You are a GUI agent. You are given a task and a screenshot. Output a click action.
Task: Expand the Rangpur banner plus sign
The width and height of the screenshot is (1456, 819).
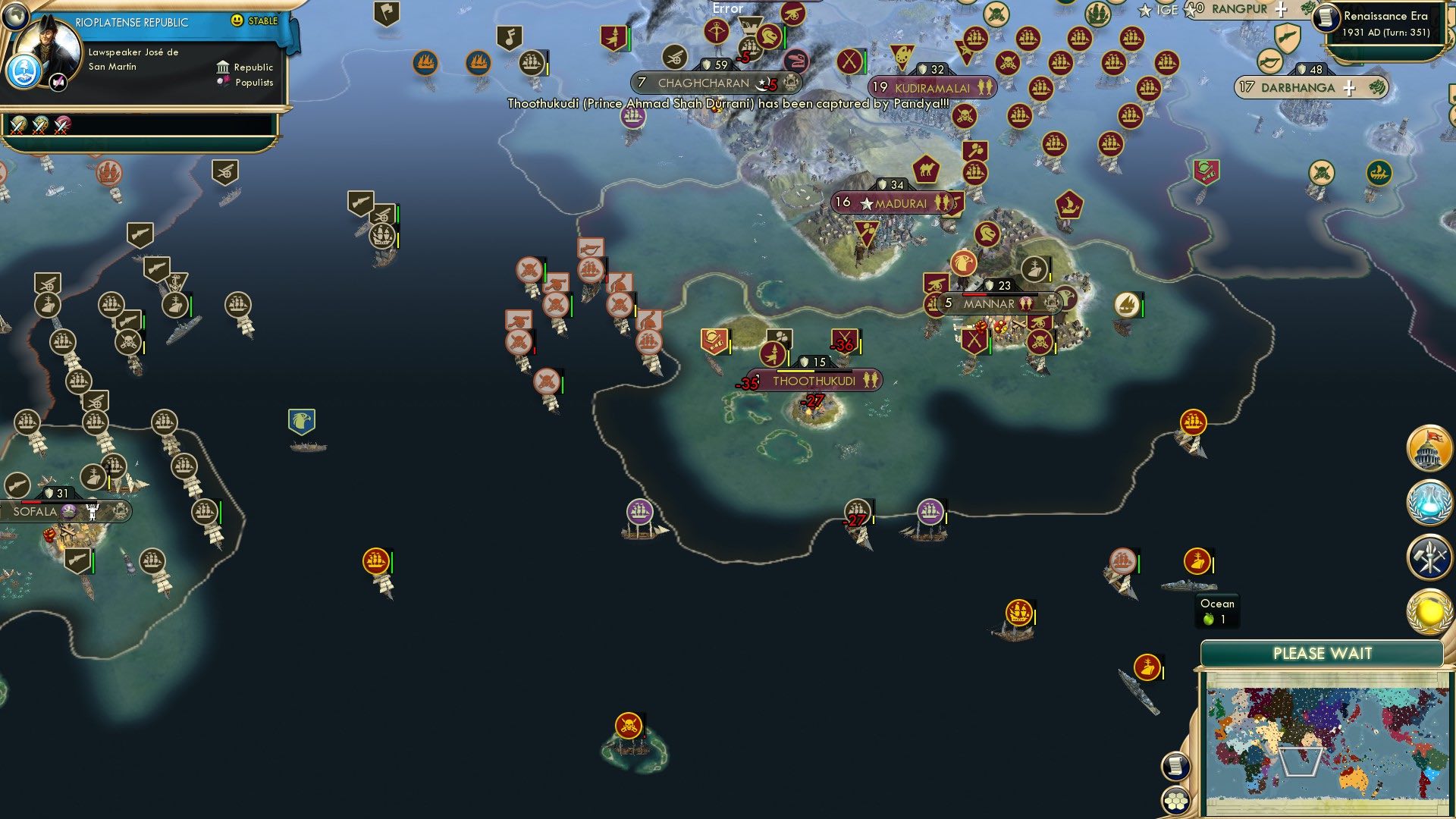pyautogui.click(x=1280, y=10)
